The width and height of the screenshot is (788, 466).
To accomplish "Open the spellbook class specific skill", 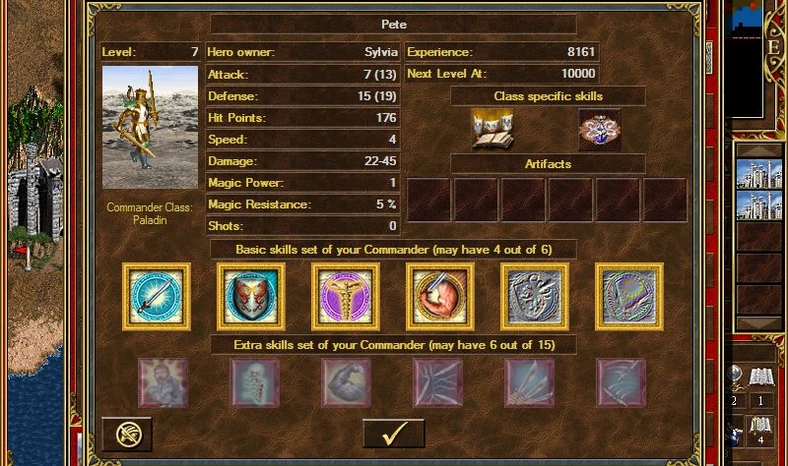I will tap(492, 130).
